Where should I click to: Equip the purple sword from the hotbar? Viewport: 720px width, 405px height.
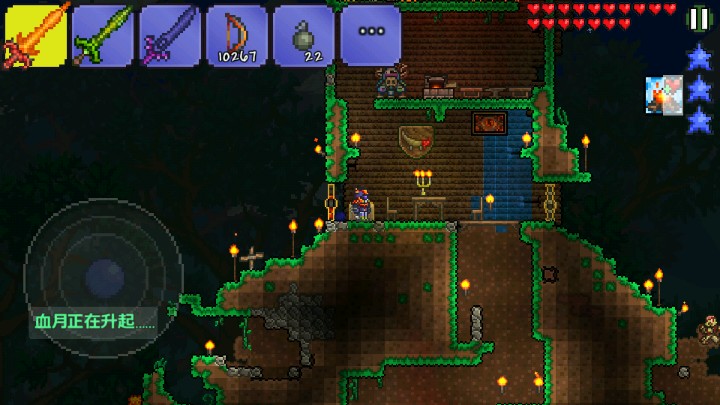click(x=169, y=36)
